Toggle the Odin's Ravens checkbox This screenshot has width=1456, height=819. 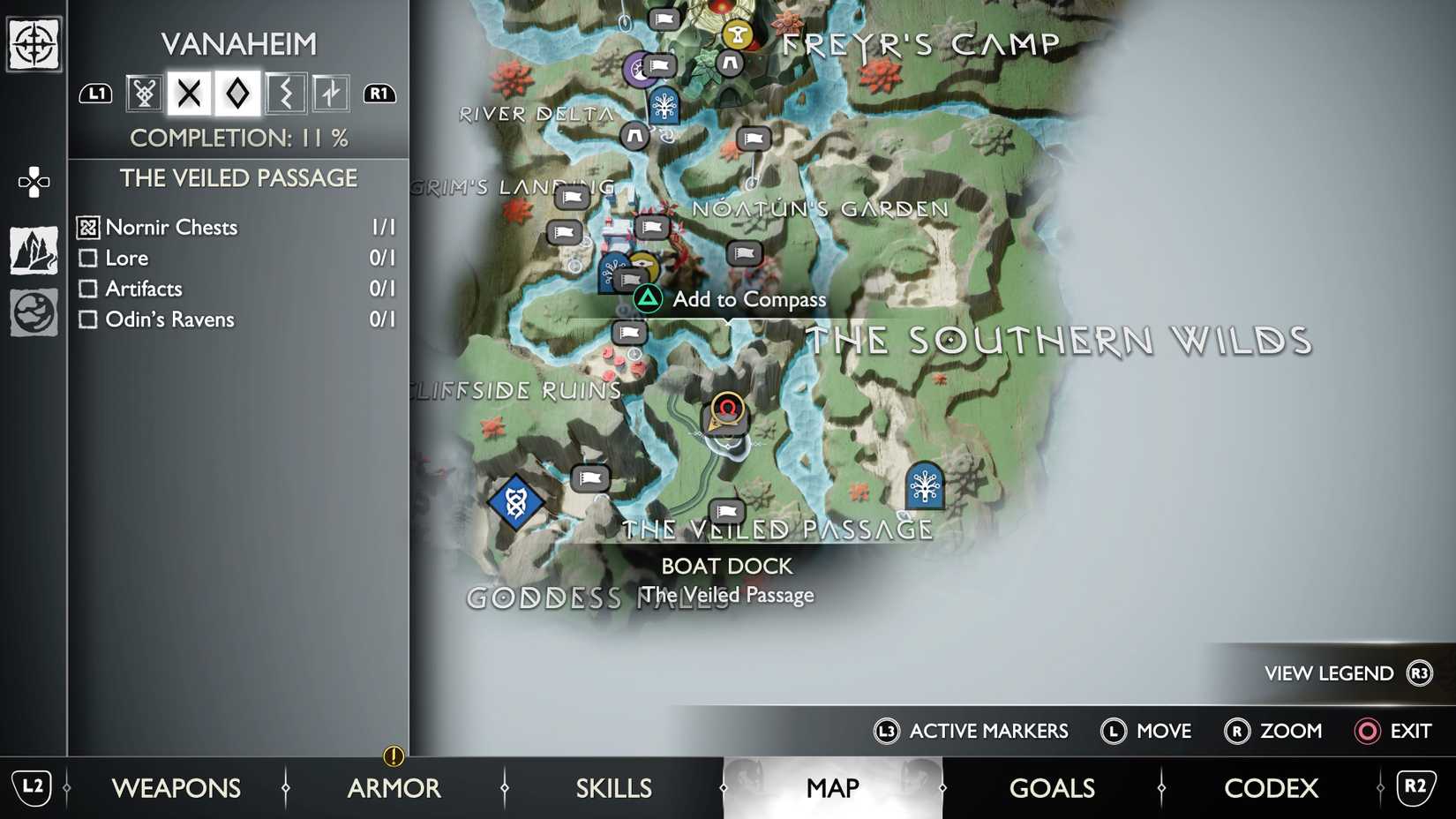88,319
